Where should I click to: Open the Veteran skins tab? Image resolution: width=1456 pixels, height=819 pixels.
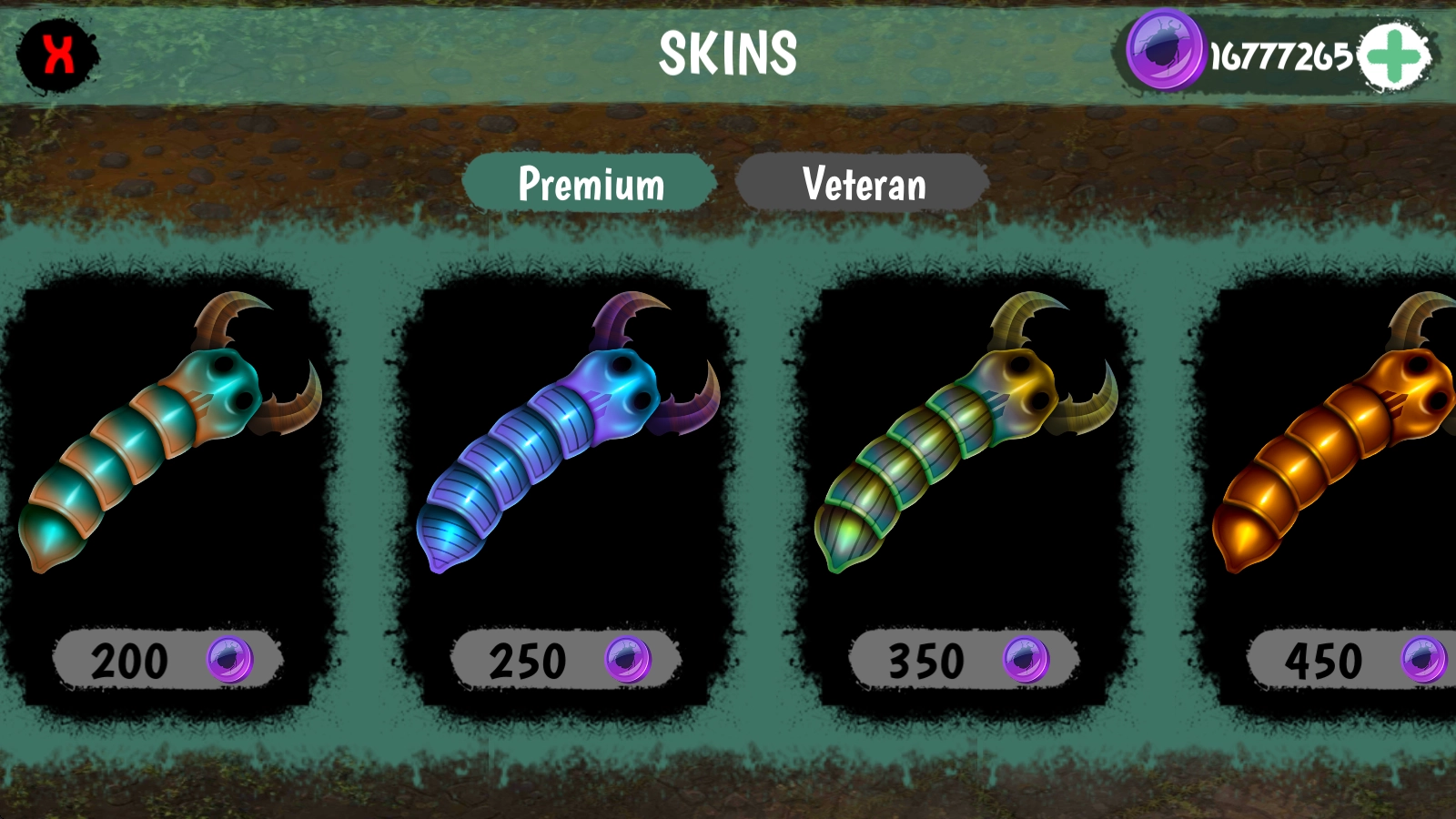tap(864, 184)
